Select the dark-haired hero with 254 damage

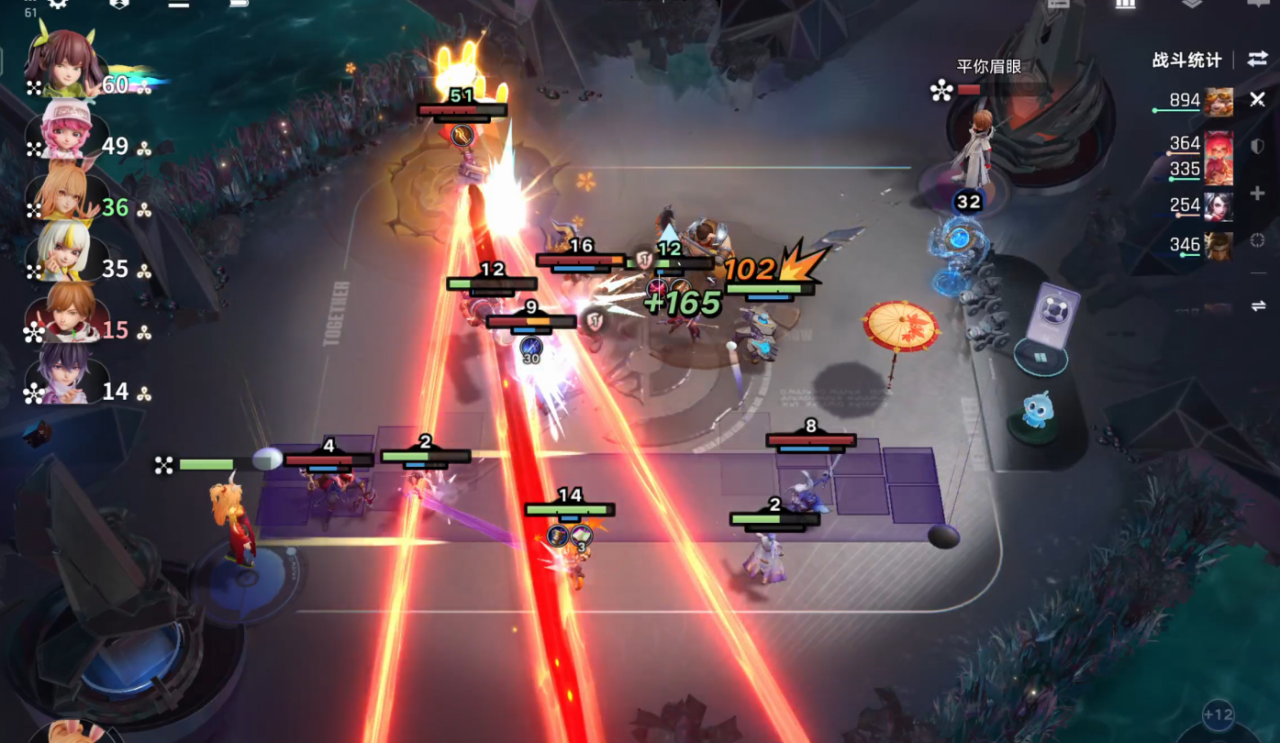tap(1218, 206)
